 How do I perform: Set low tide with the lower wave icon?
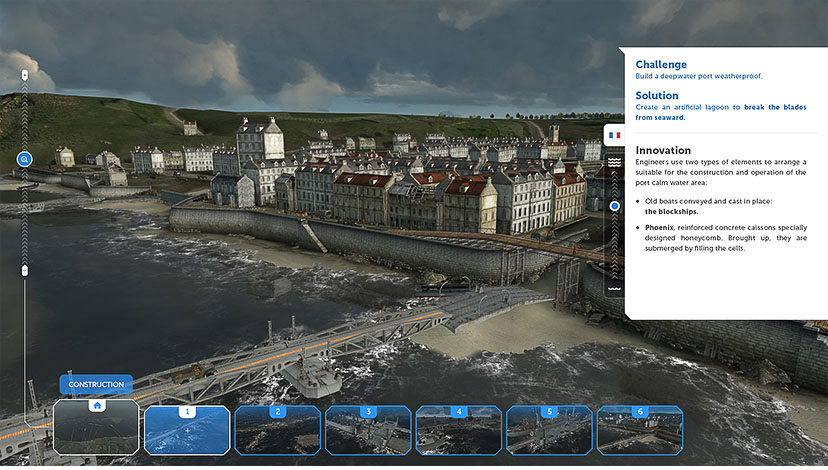pyautogui.click(x=615, y=289)
